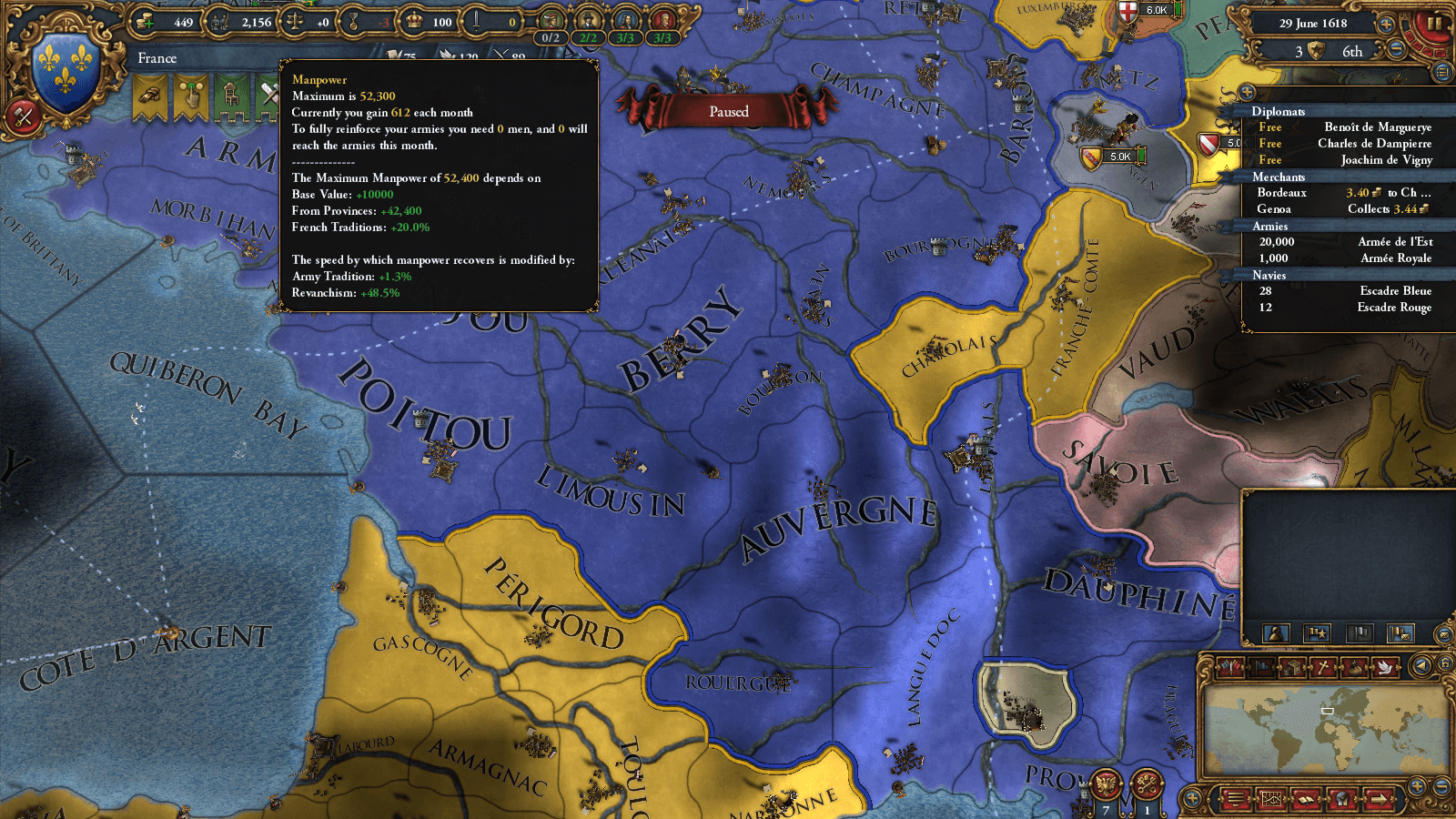1456x819 pixels.
Task: Select the Escadre Rouge navy
Action: [x=1345, y=308]
